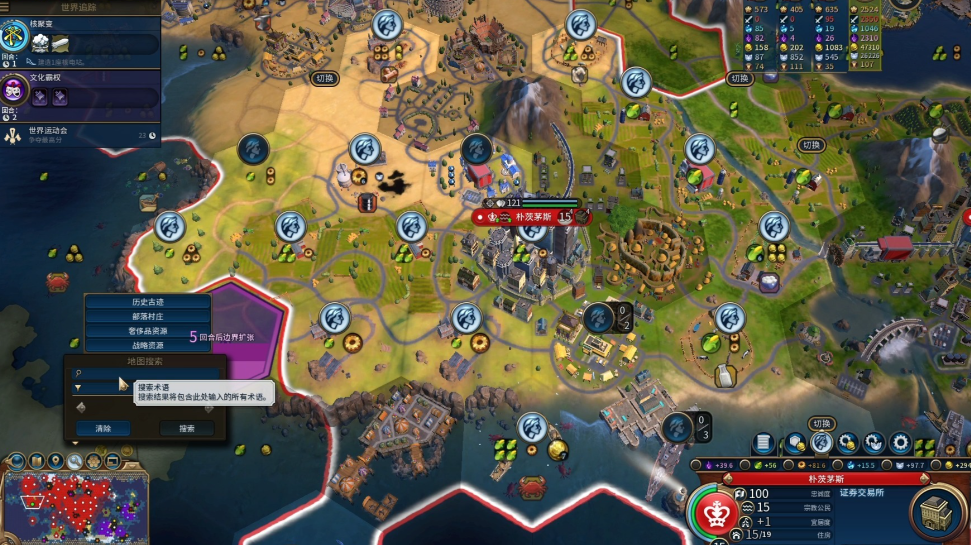Click the map search text field

tap(150, 372)
